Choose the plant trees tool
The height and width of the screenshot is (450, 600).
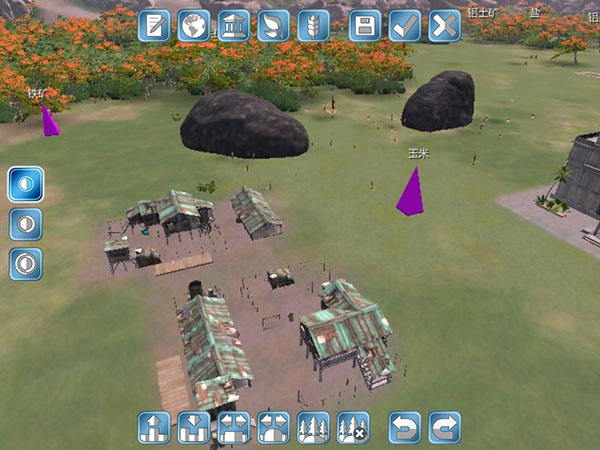(x=313, y=427)
